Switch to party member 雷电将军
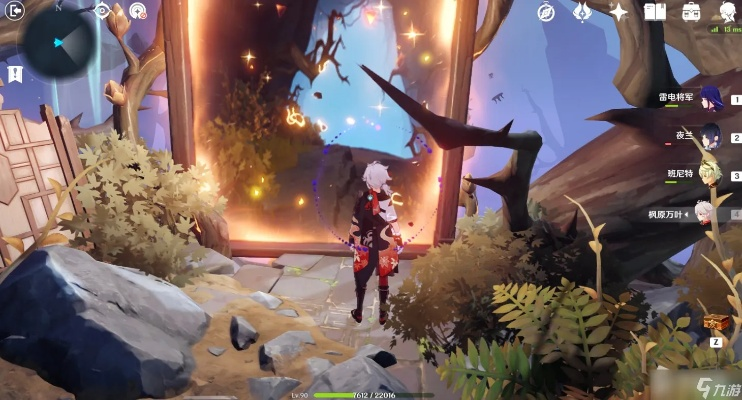The width and height of the screenshot is (742, 400). click(710, 97)
